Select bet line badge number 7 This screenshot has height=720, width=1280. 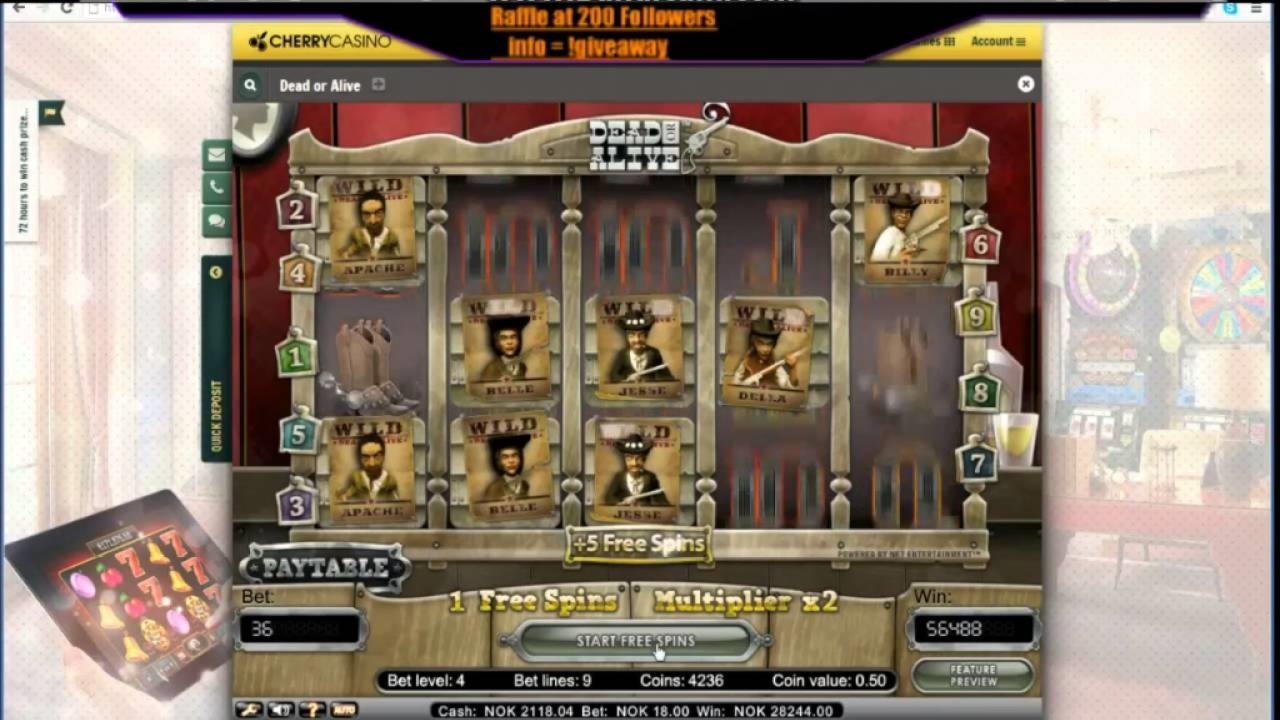tap(976, 463)
